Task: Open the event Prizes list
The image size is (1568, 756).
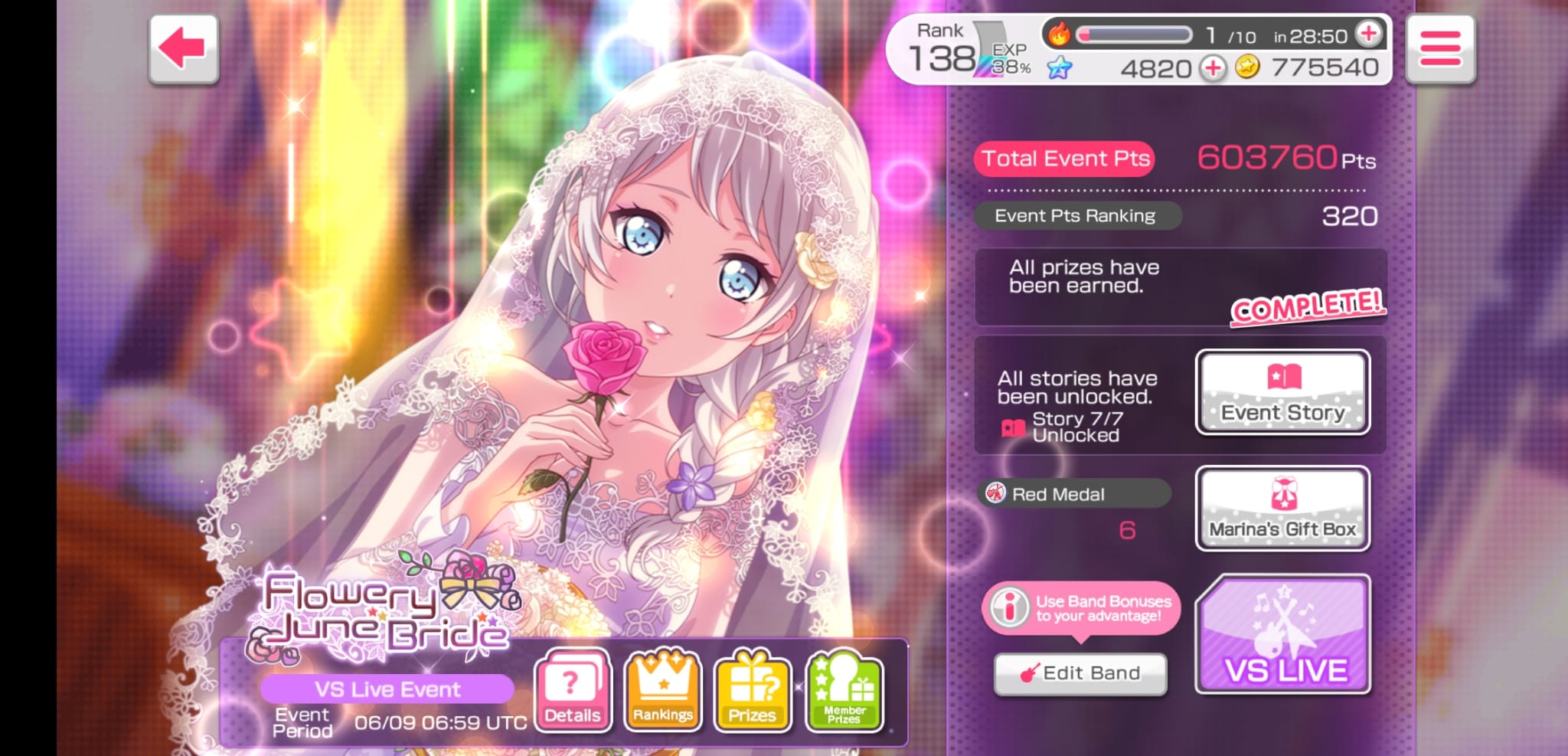Action: (x=752, y=690)
